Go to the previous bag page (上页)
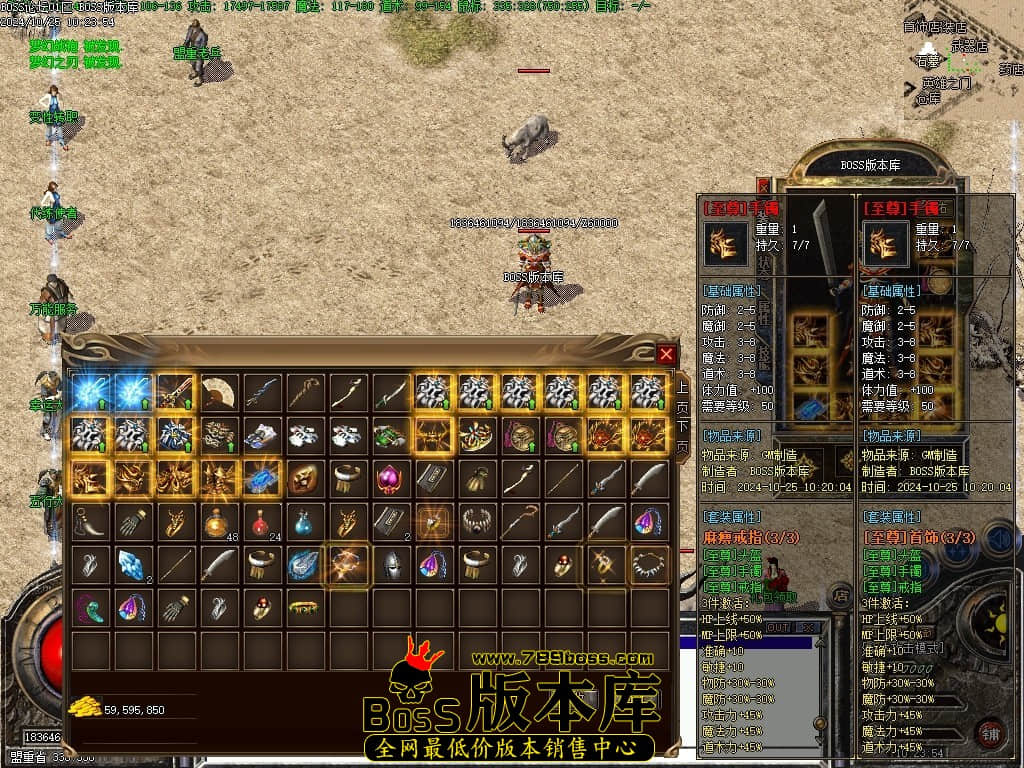 click(682, 398)
